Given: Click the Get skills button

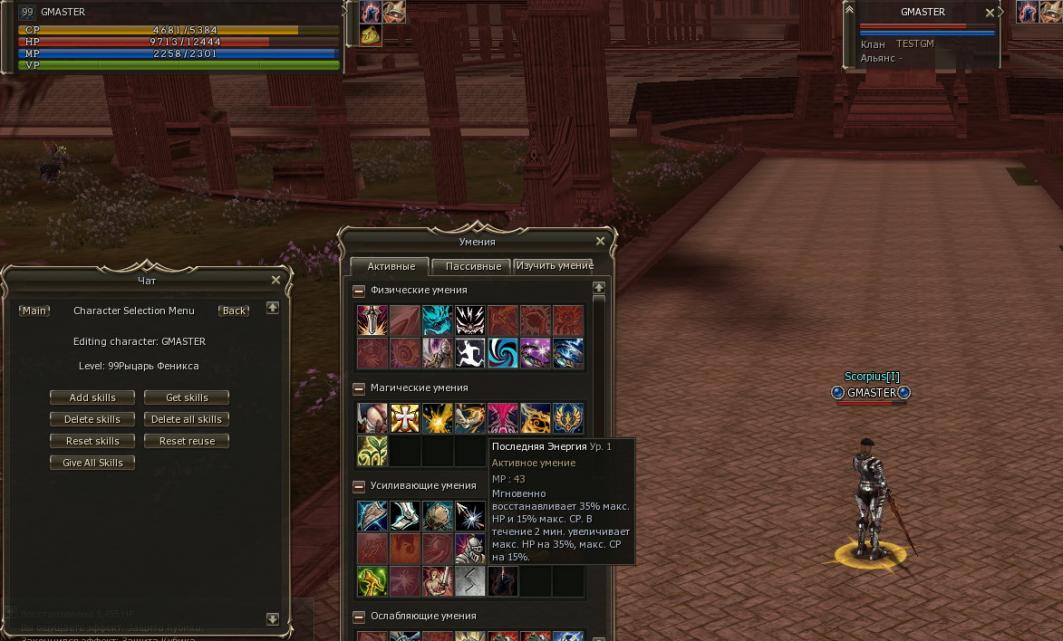Looking at the screenshot, I should coord(187,397).
